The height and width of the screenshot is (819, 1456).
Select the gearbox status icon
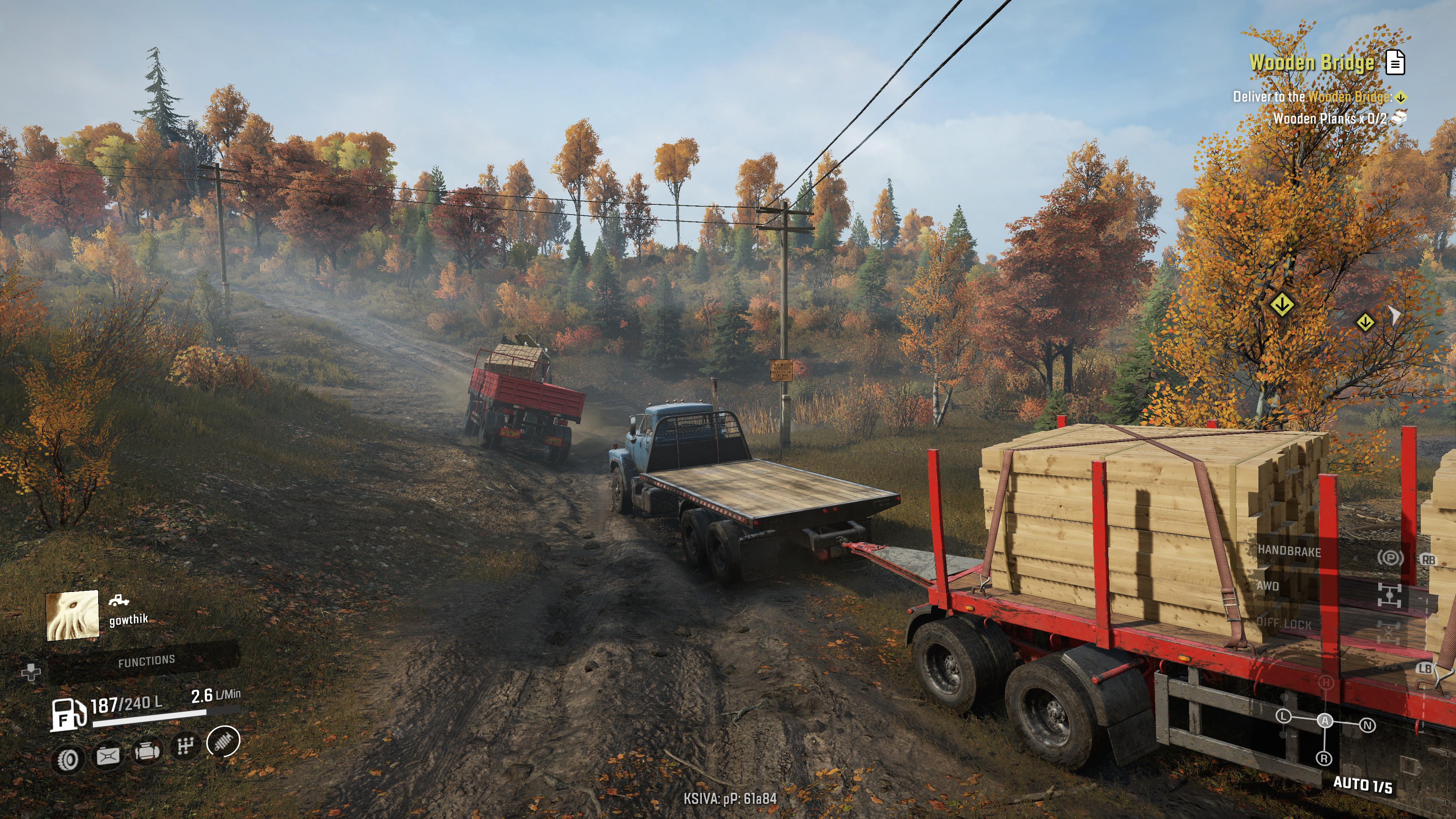pos(185,746)
